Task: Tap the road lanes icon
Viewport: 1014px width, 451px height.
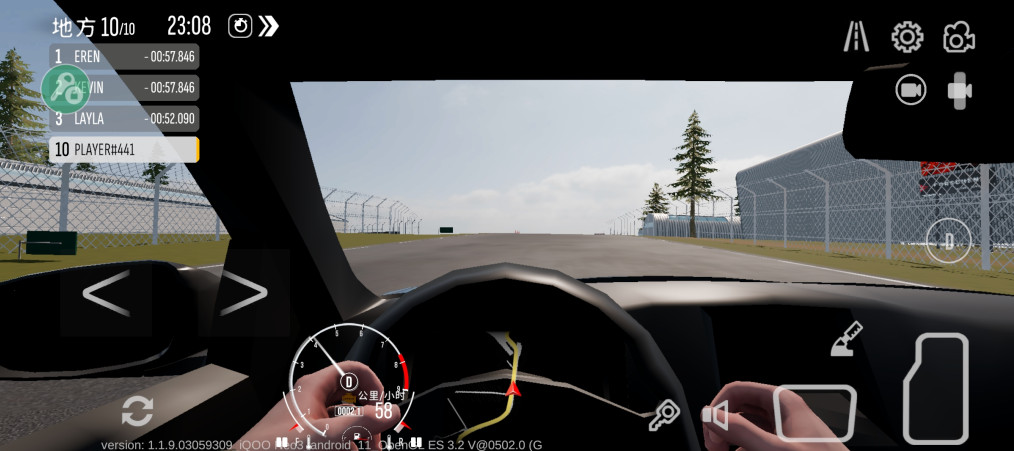Action: [x=856, y=37]
